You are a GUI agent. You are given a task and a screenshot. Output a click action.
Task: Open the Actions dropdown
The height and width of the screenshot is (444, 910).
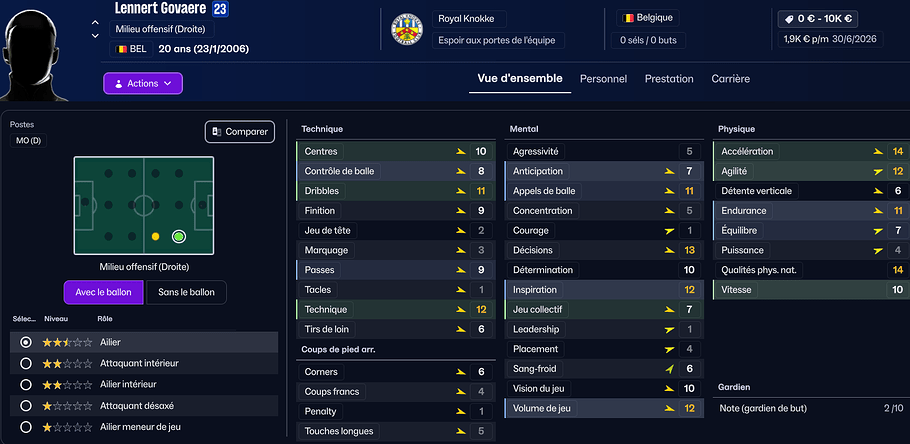[x=143, y=83]
